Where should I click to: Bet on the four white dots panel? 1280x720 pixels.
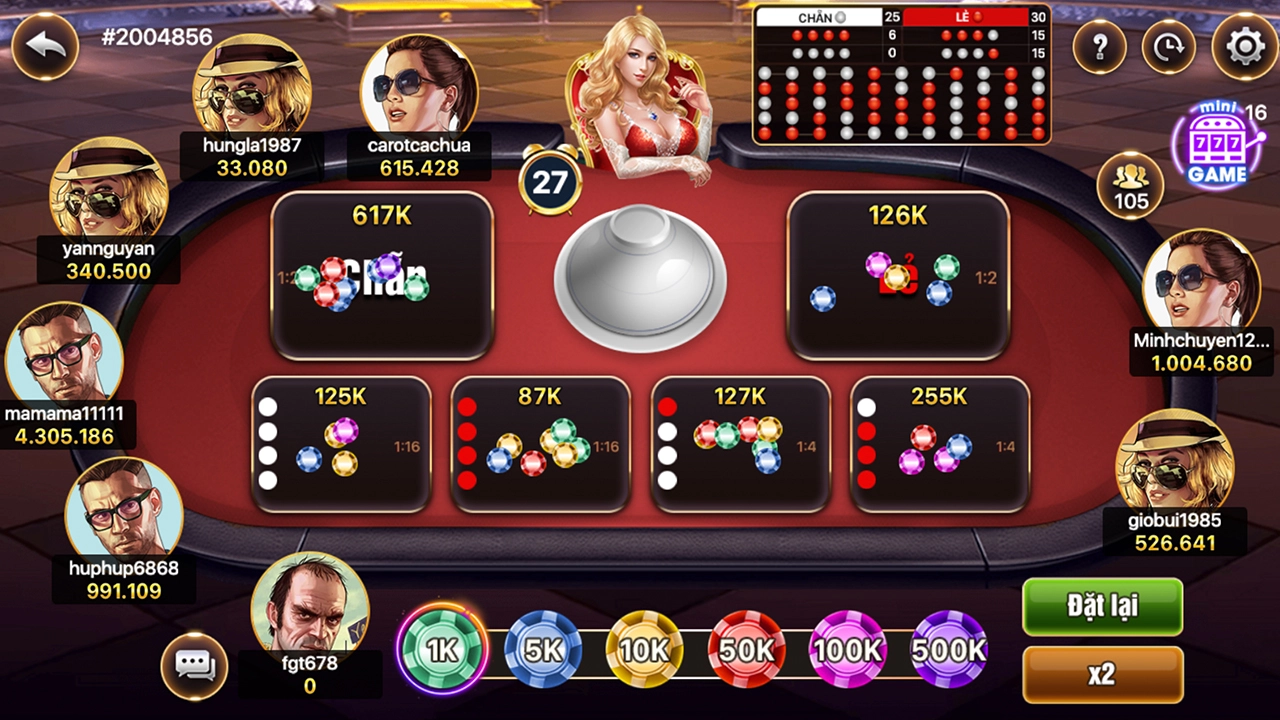(x=341, y=444)
